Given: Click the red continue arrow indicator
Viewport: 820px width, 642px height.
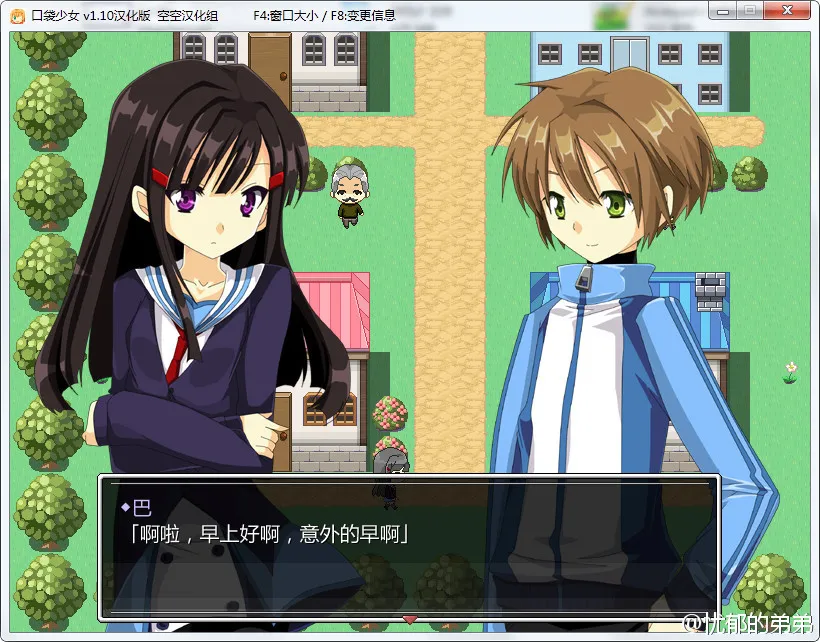Looking at the screenshot, I should [409, 619].
